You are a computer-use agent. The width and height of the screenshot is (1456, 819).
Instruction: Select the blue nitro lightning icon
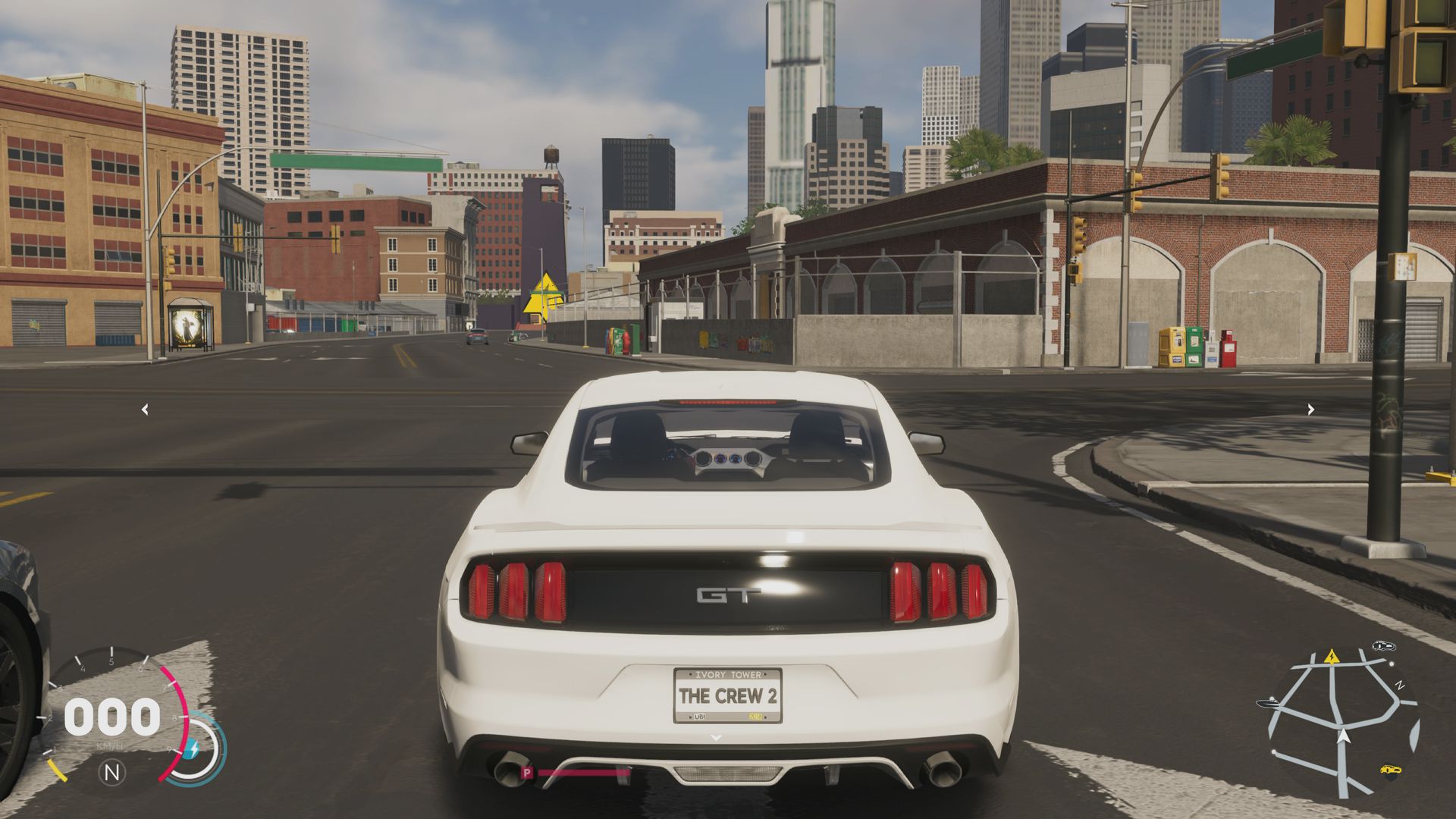pyautogui.click(x=194, y=748)
